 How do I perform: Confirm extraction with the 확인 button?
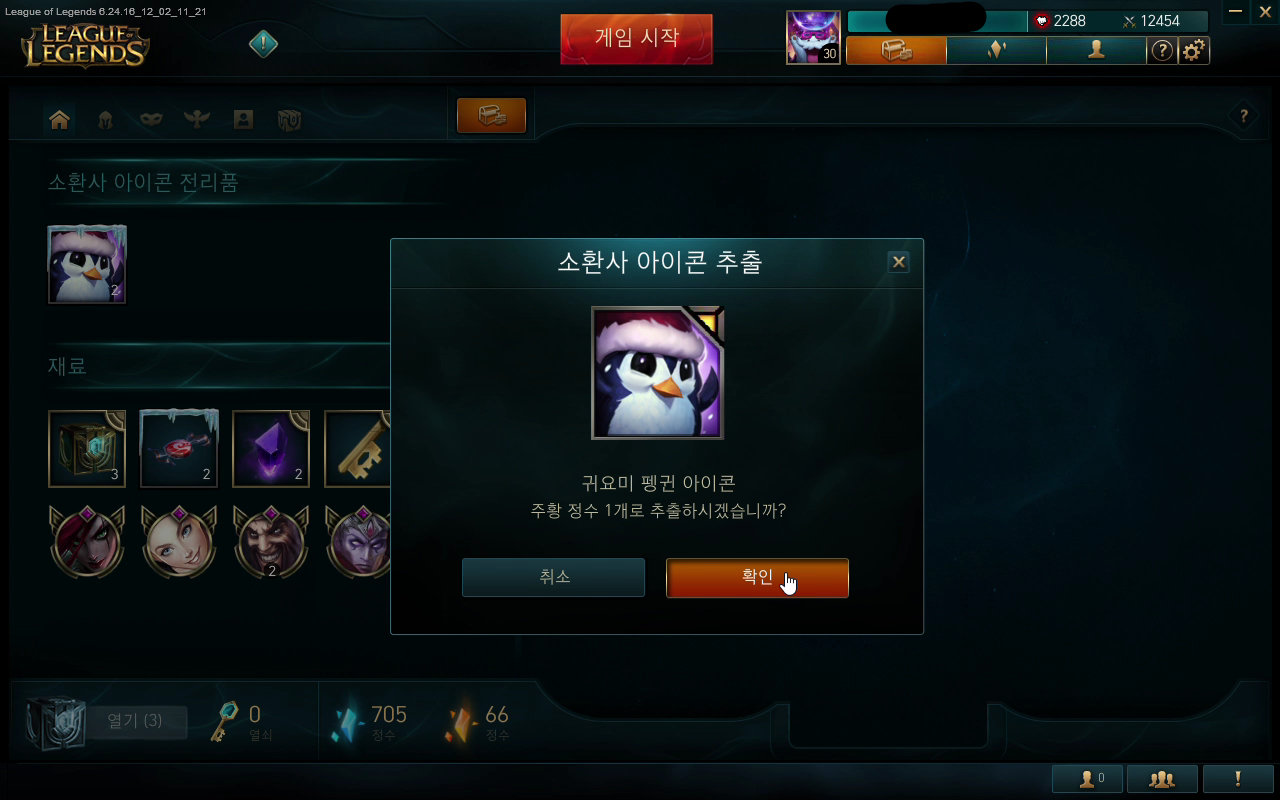point(756,578)
